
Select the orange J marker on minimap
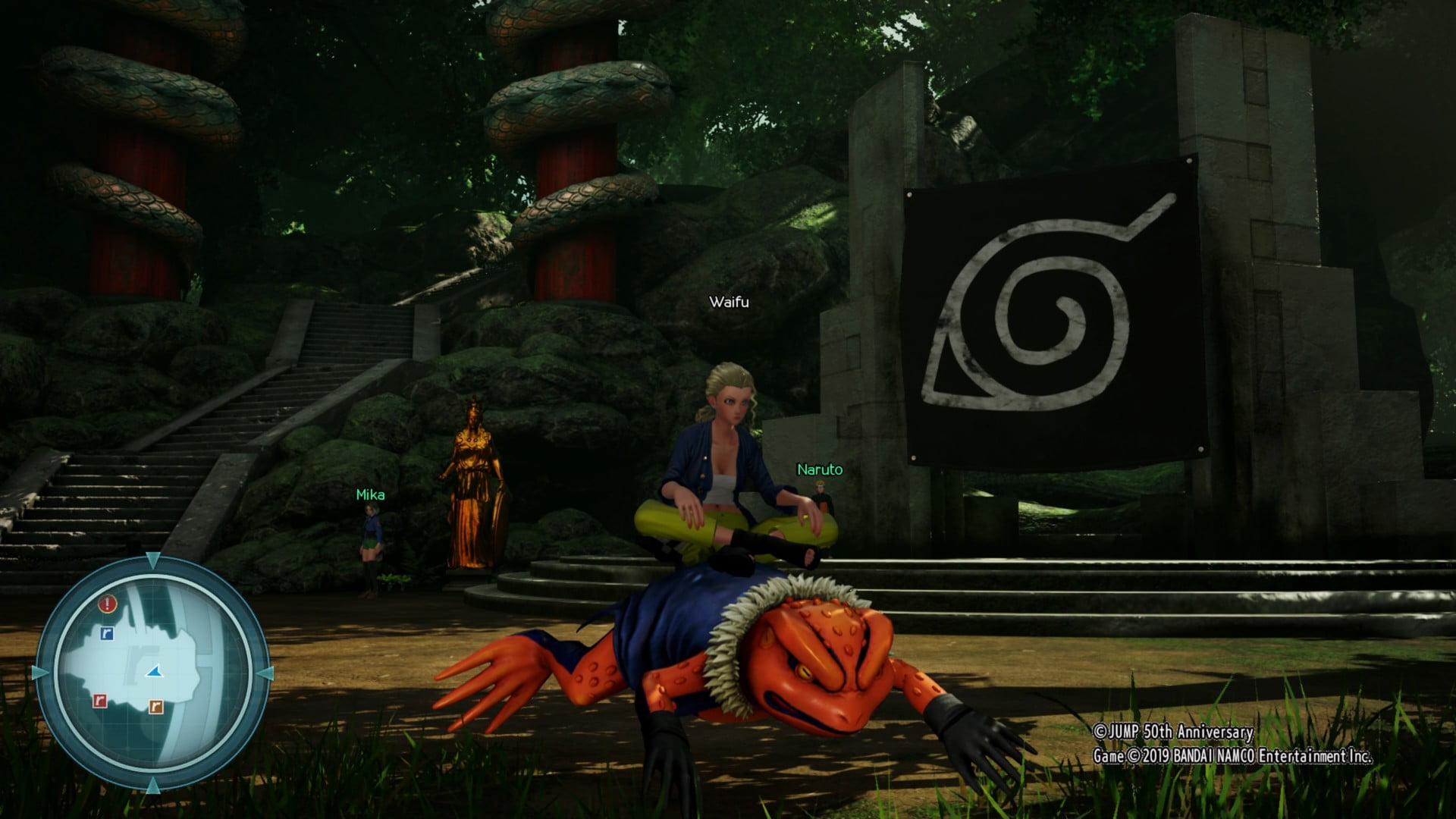click(155, 707)
